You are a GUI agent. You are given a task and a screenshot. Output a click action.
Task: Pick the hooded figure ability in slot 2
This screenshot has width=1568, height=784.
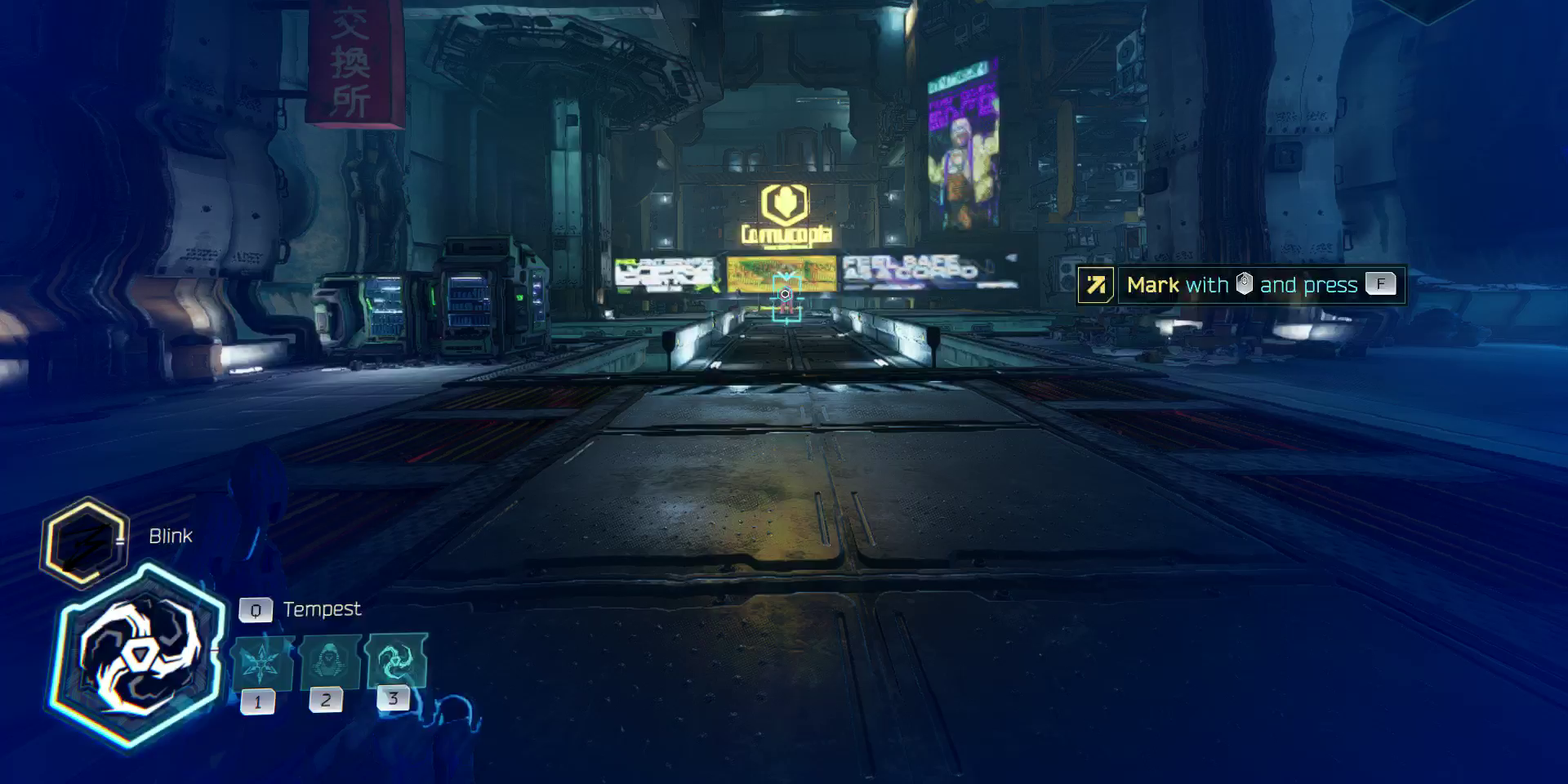pos(328,661)
